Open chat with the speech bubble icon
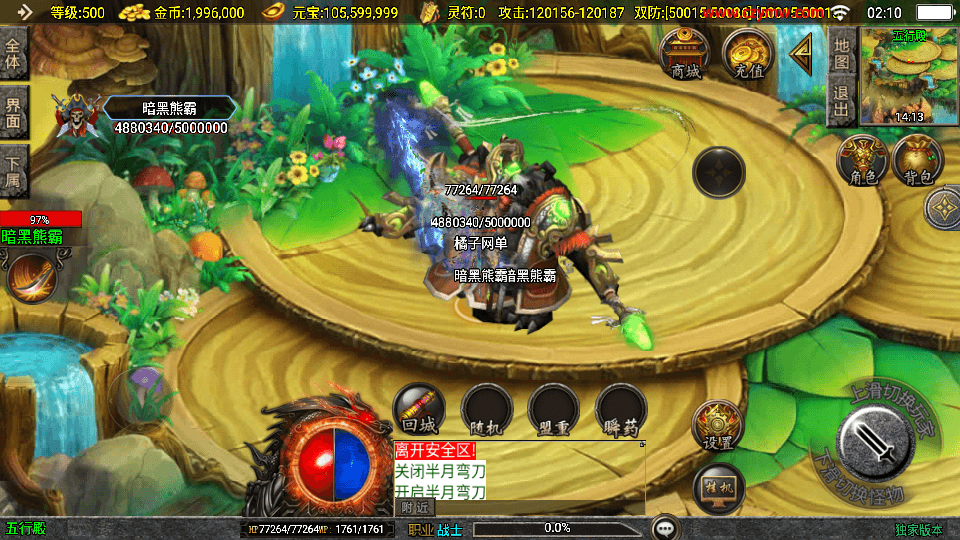The image size is (960, 540). pyautogui.click(x=664, y=527)
